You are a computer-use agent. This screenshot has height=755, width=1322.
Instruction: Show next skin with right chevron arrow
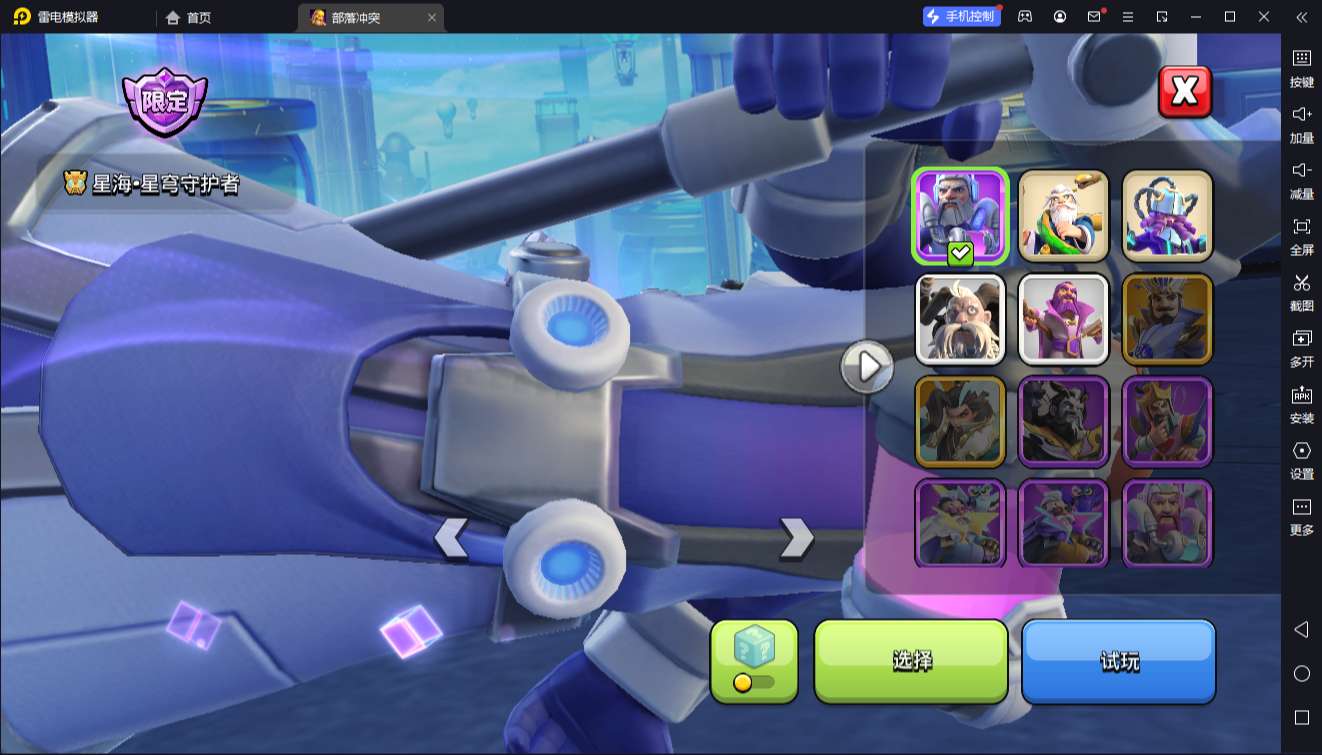point(796,538)
